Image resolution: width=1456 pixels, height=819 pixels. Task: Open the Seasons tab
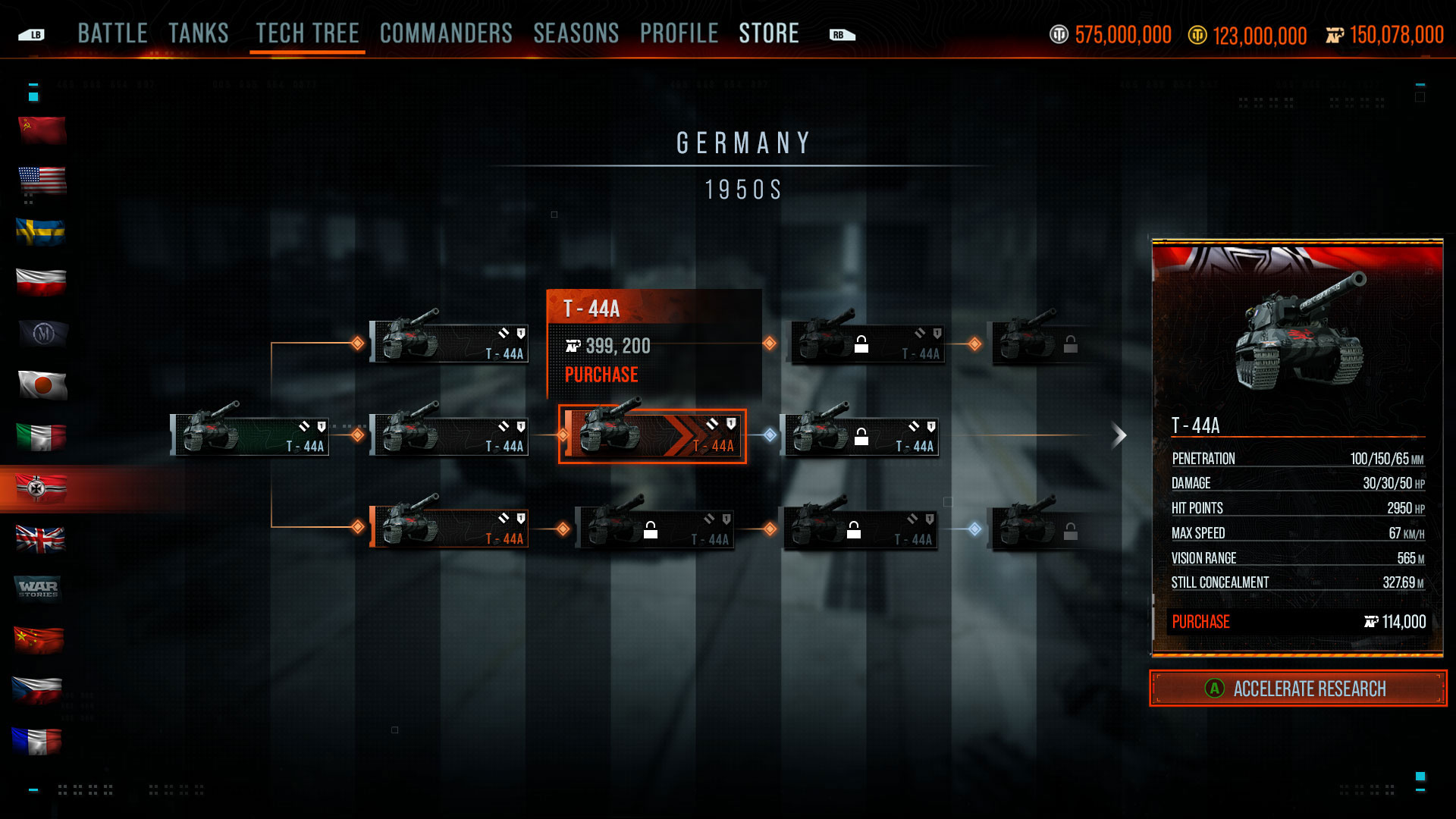click(576, 33)
